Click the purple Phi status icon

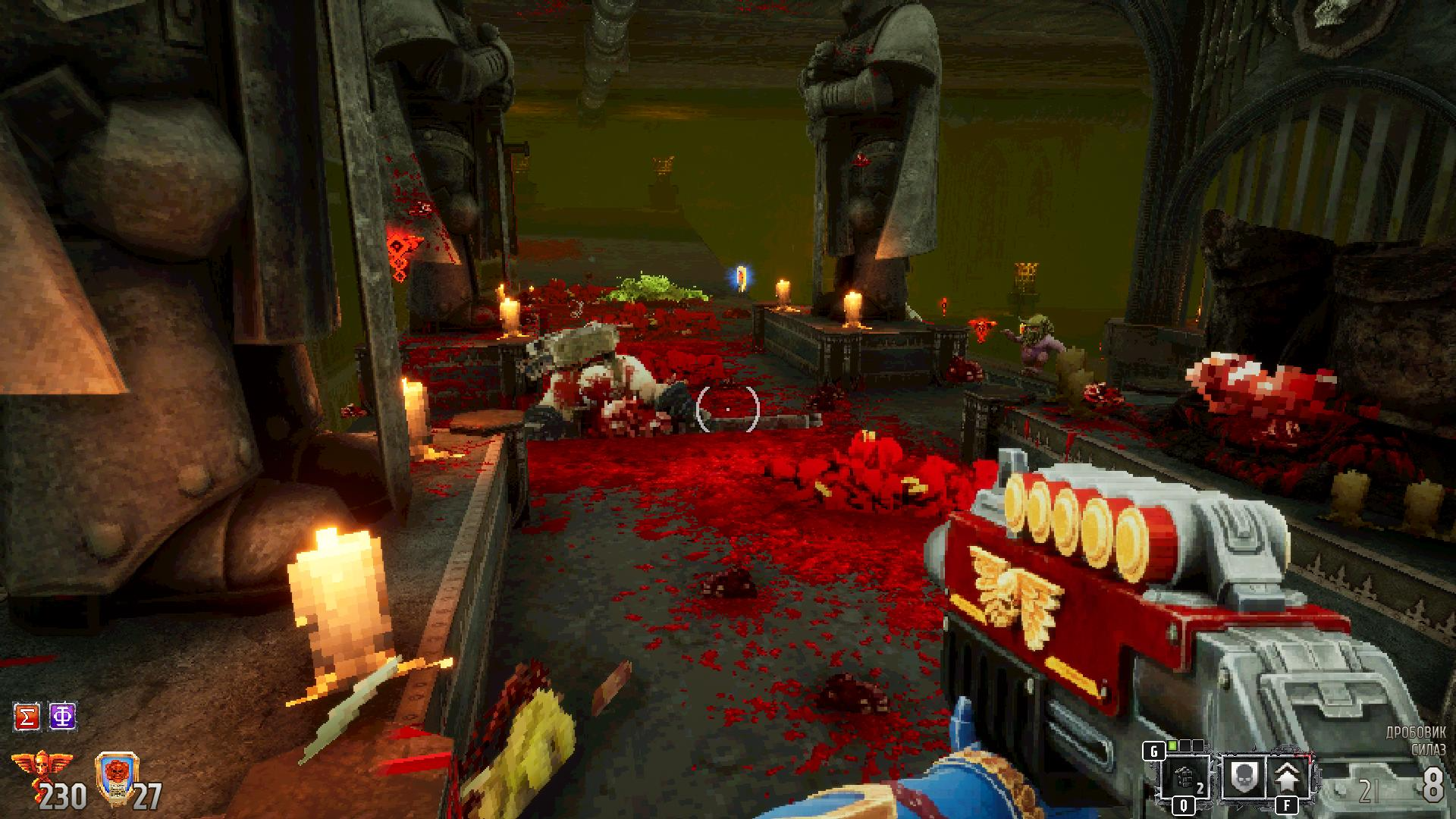pos(62,717)
